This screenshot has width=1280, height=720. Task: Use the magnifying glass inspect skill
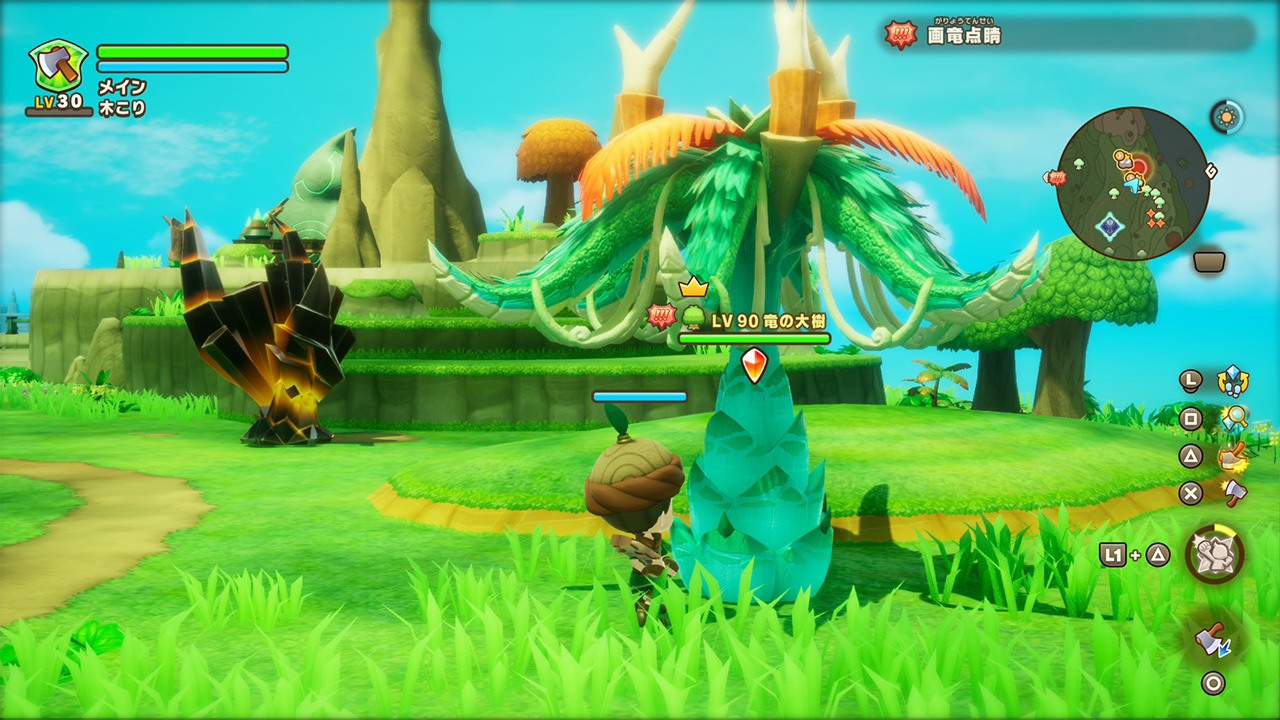(1234, 418)
